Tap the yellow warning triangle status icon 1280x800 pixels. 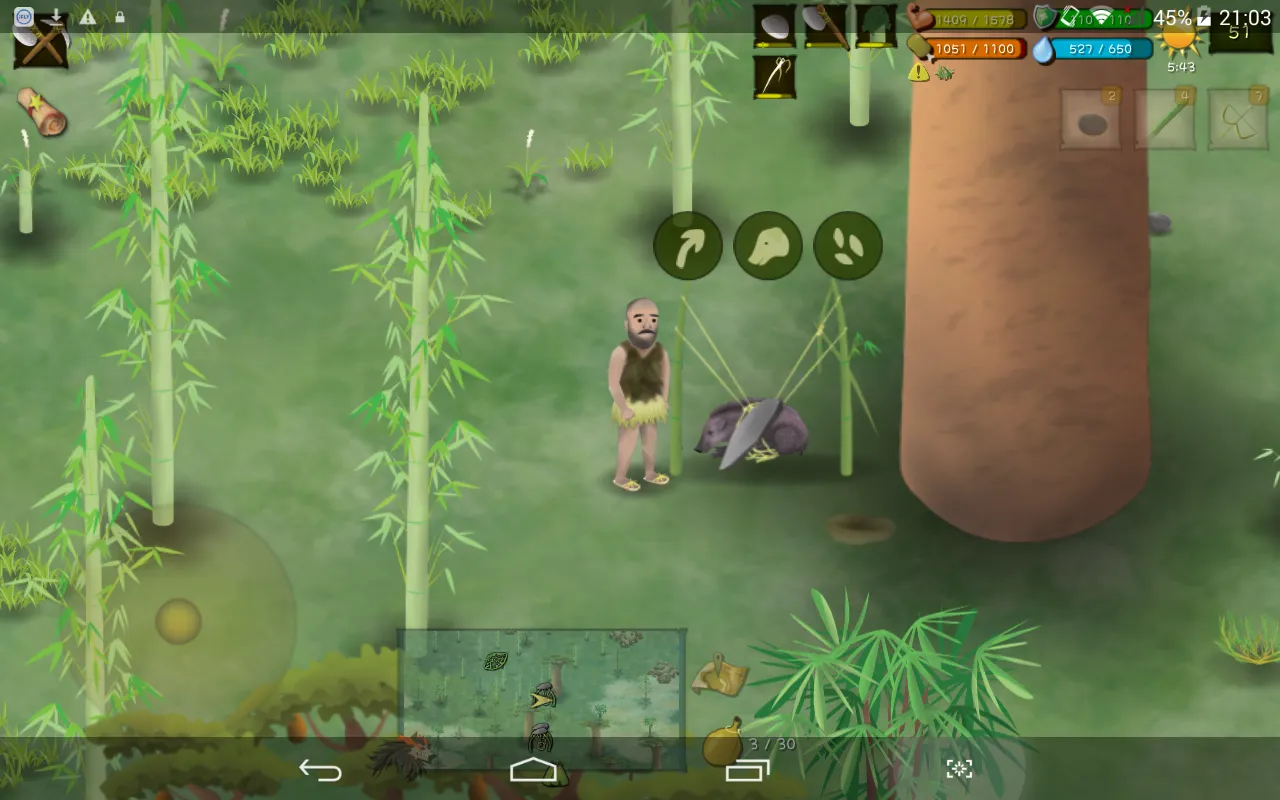click(918, 72)
